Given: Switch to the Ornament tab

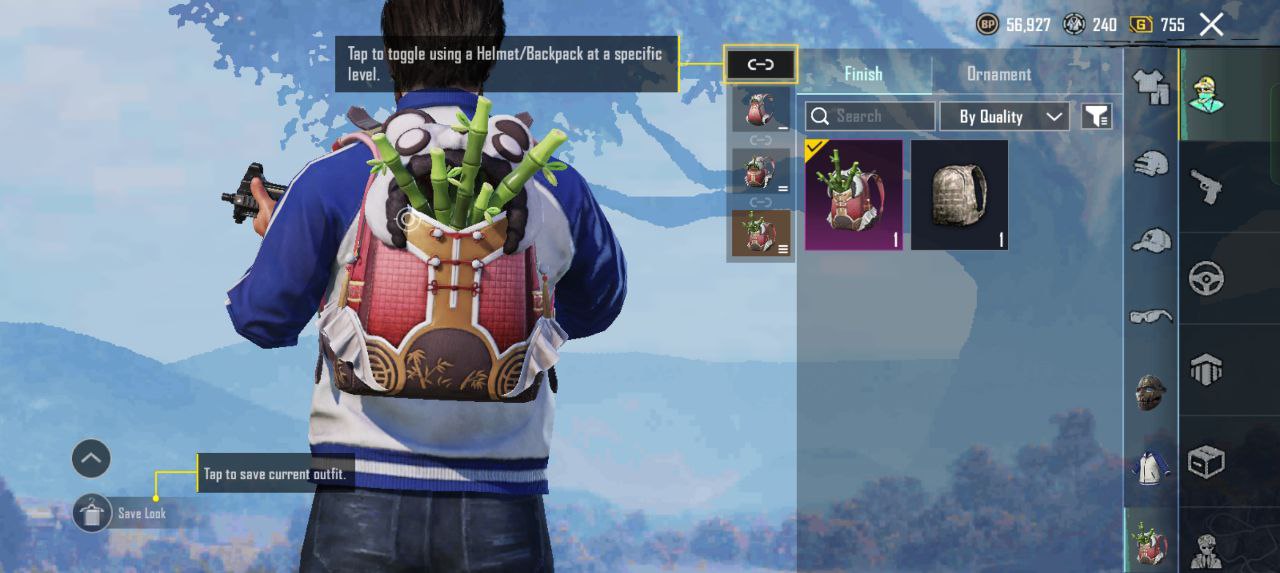Looking at the screenshot, I should coord(998,74).
